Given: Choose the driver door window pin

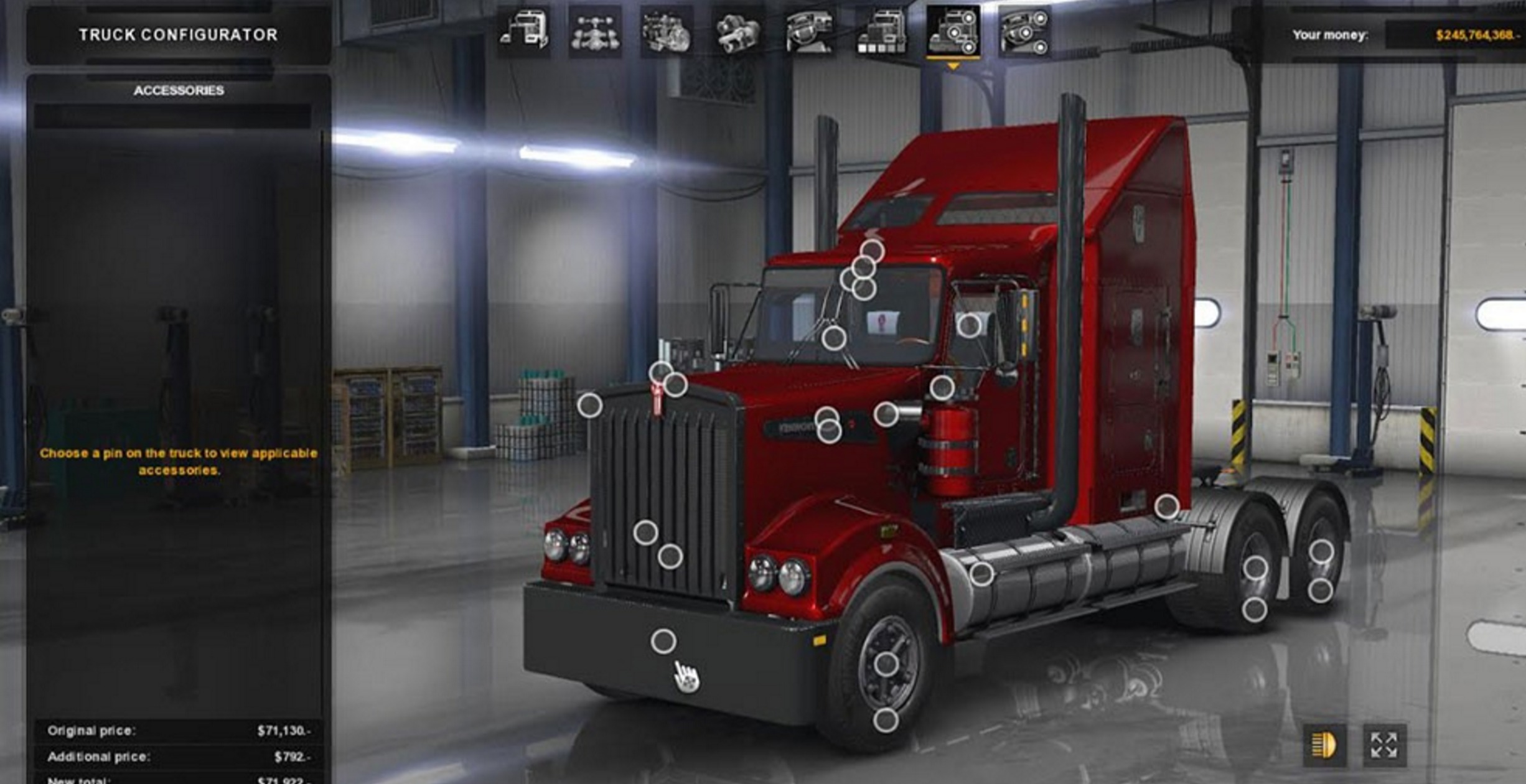Looking at the screenshot, I should point(968,325).
